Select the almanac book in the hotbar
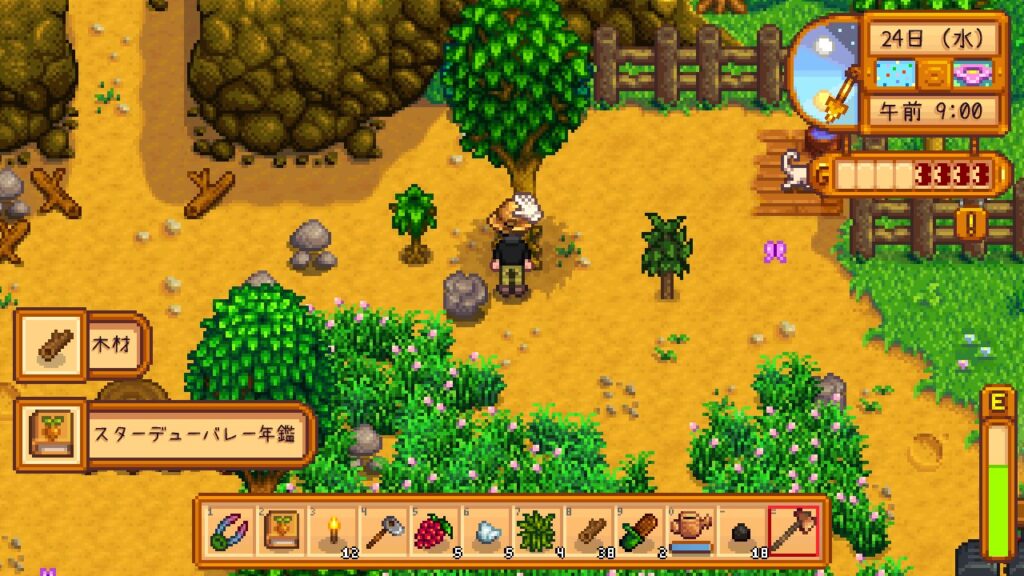The height and width of the screenshot is (576, 1024). click(x=278, y=530)
